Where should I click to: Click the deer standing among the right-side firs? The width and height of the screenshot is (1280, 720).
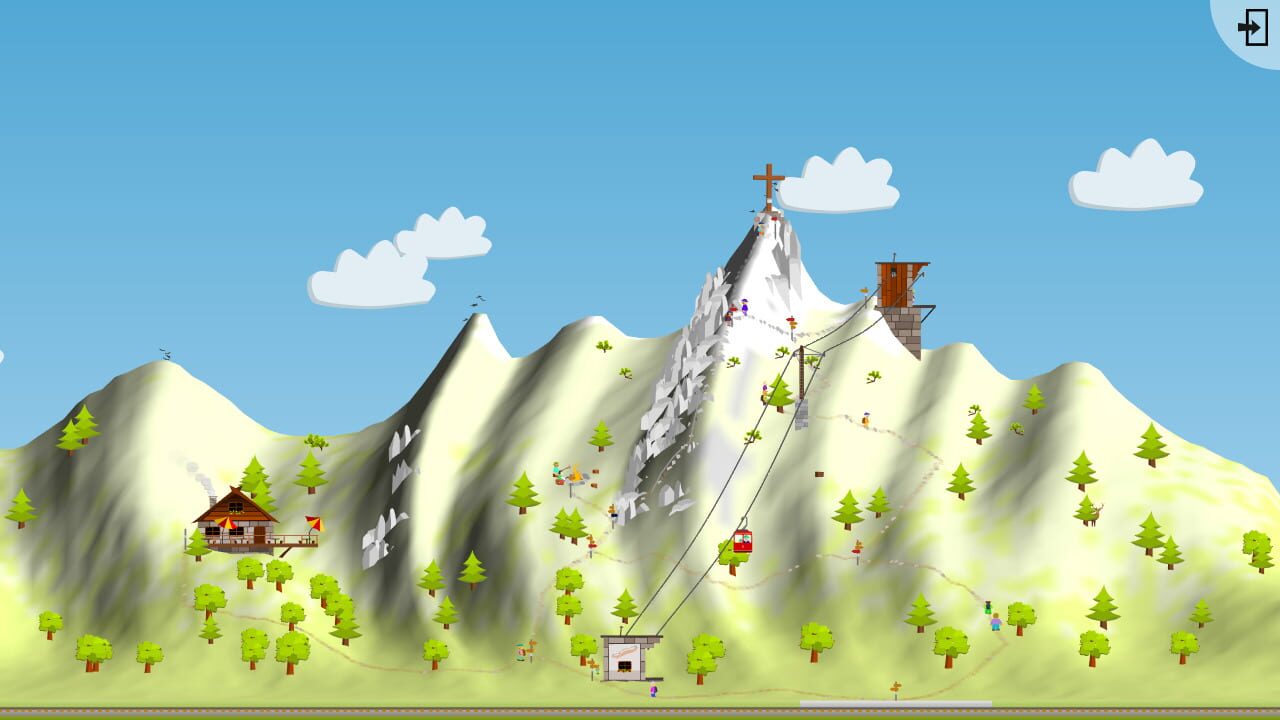pyautogui.click(x=1096, y=515)
